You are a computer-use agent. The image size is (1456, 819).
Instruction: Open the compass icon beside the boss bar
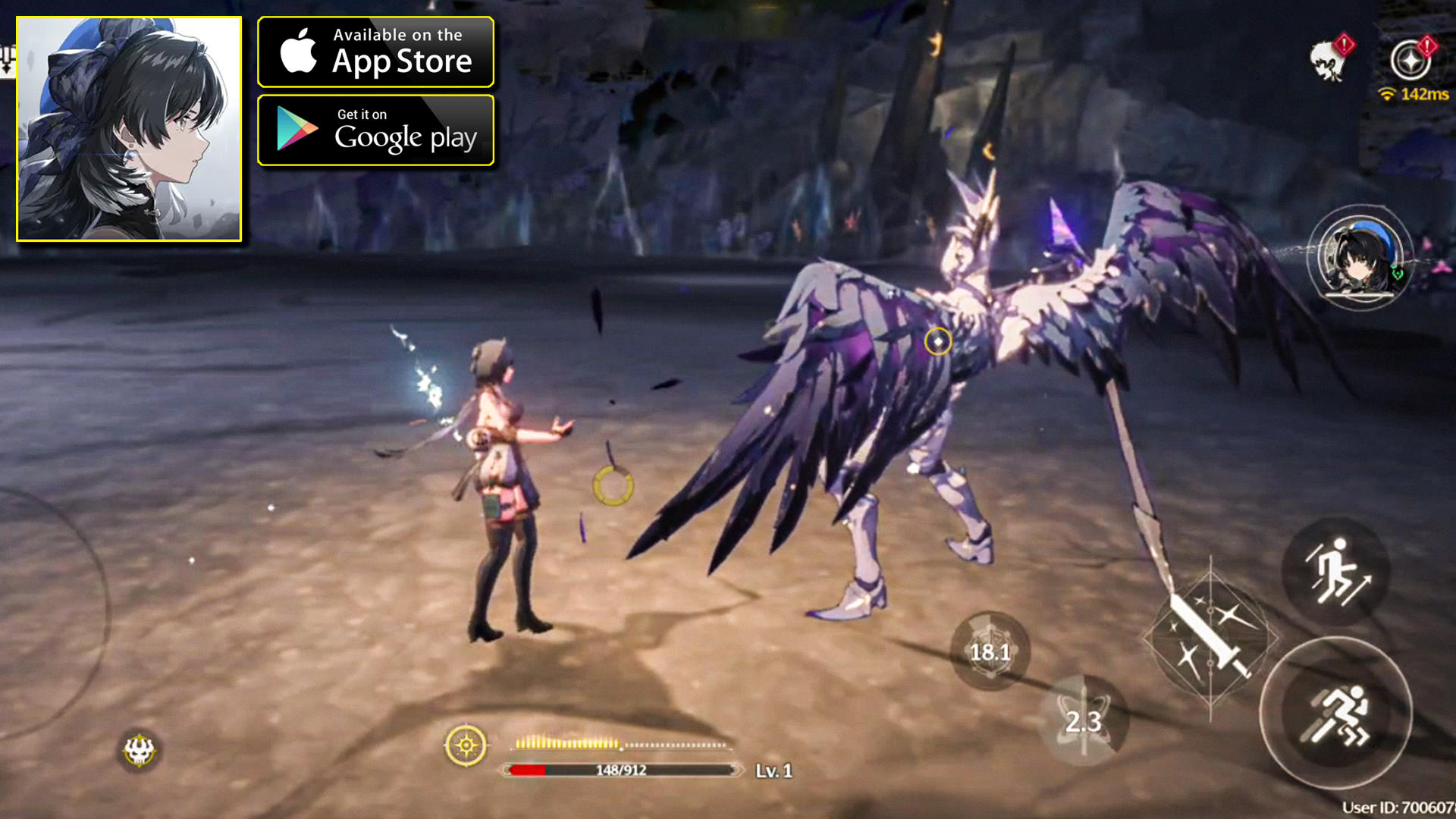[x=465, y=745]
